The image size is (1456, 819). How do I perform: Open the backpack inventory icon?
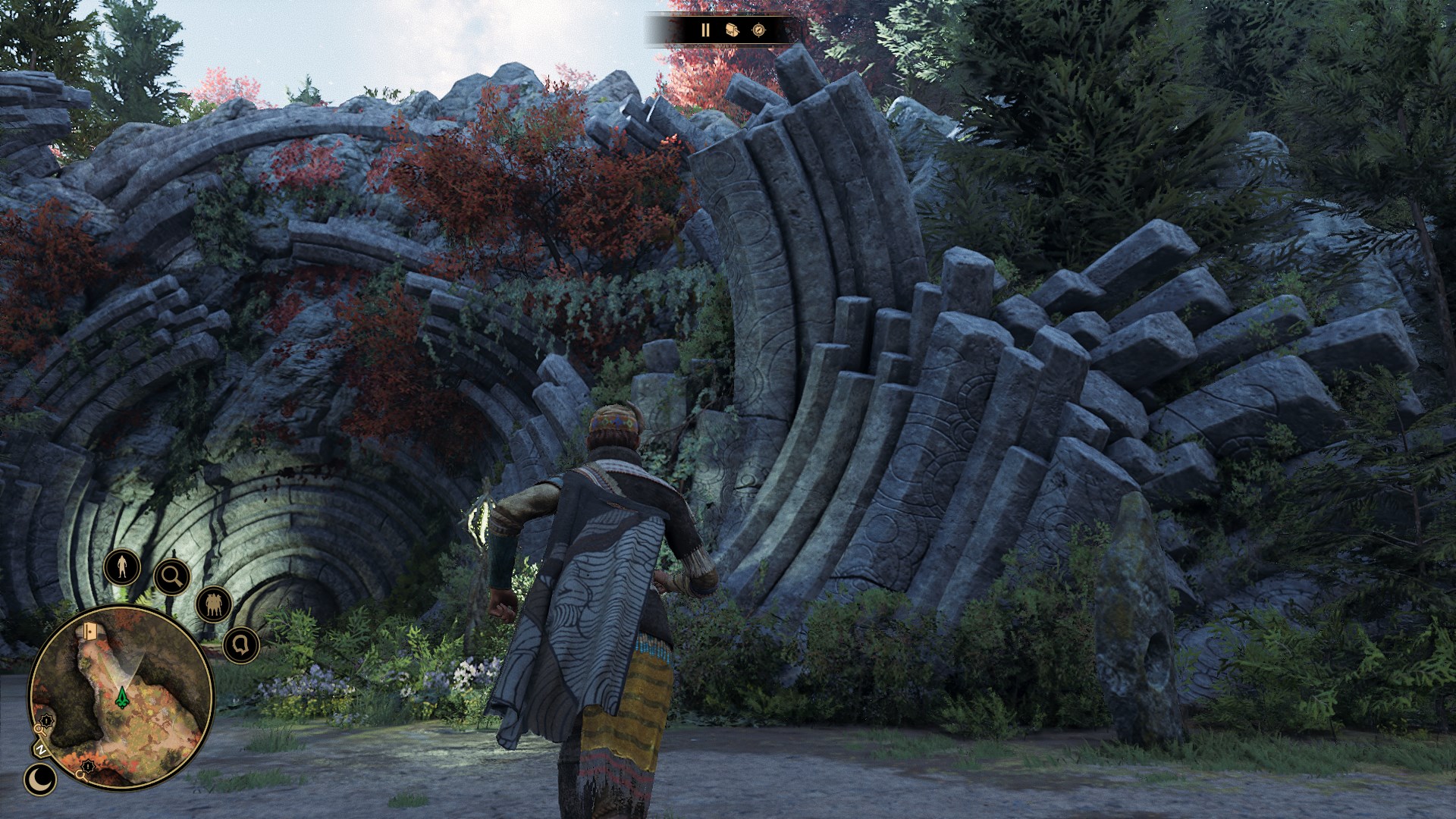click(x=732, y=30)
